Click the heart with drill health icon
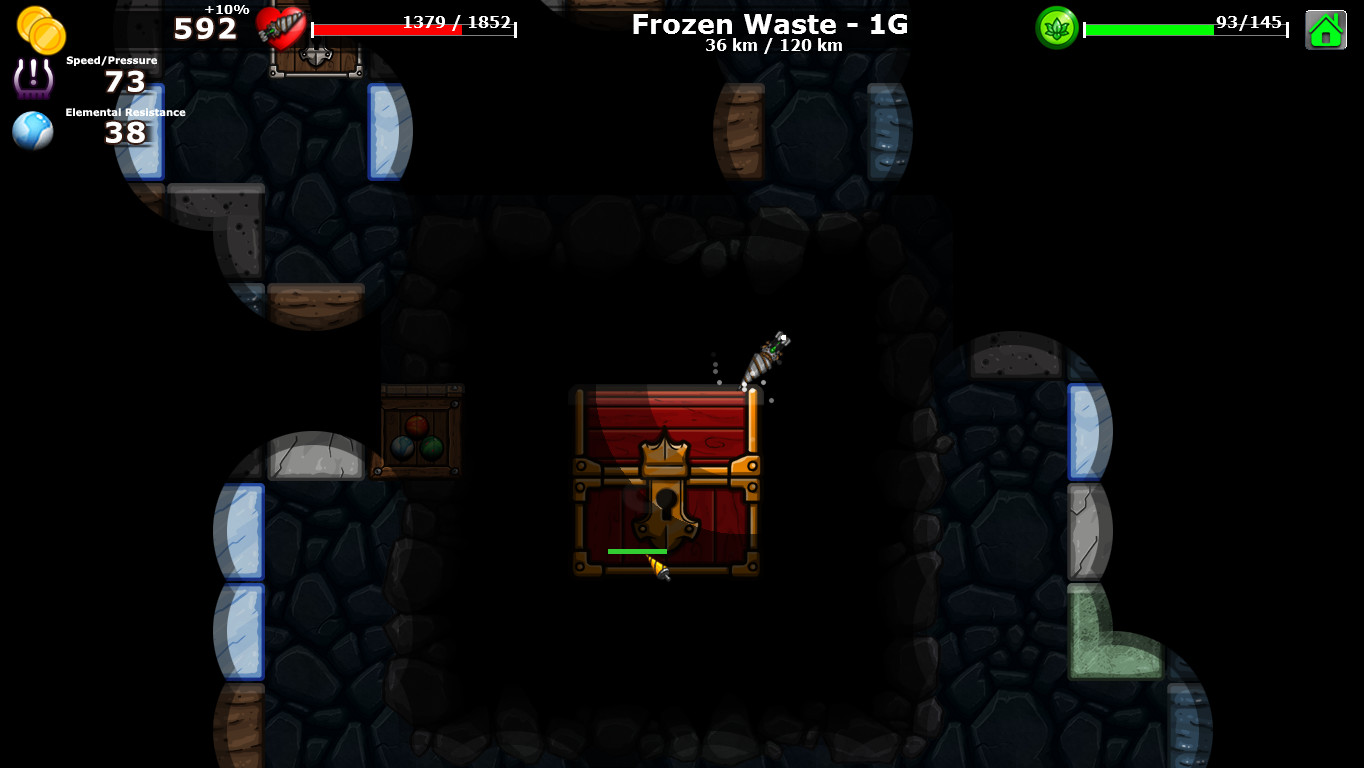The width and height of the screenshot is (1364, 768). [279, 28]
